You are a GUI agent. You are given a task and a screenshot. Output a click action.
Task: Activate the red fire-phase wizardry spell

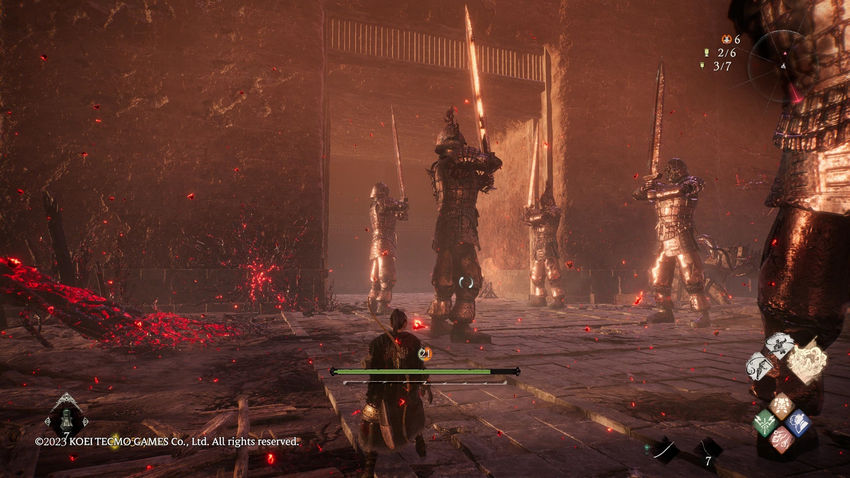coord(781,439)
